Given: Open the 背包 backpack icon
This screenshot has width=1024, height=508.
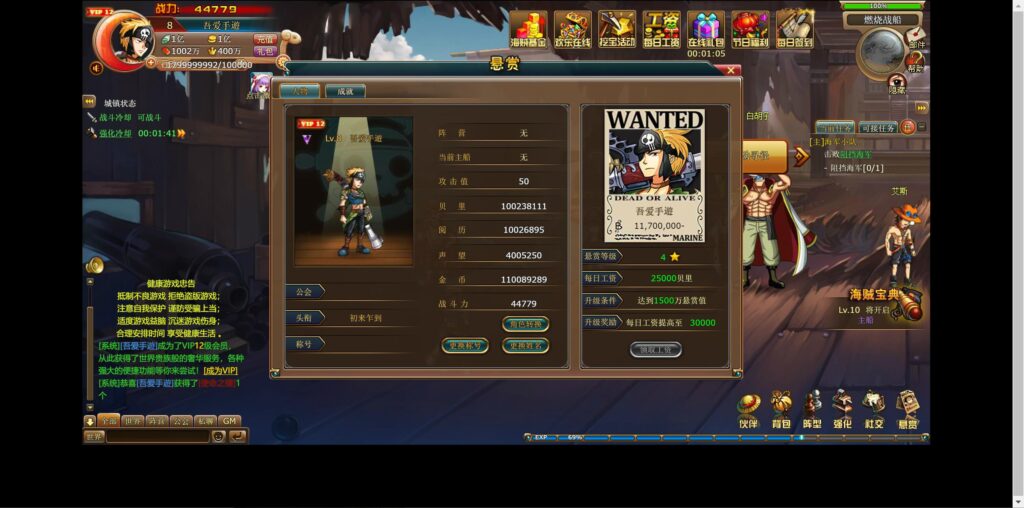Looking at the screenshot, I should coord(780,408).
